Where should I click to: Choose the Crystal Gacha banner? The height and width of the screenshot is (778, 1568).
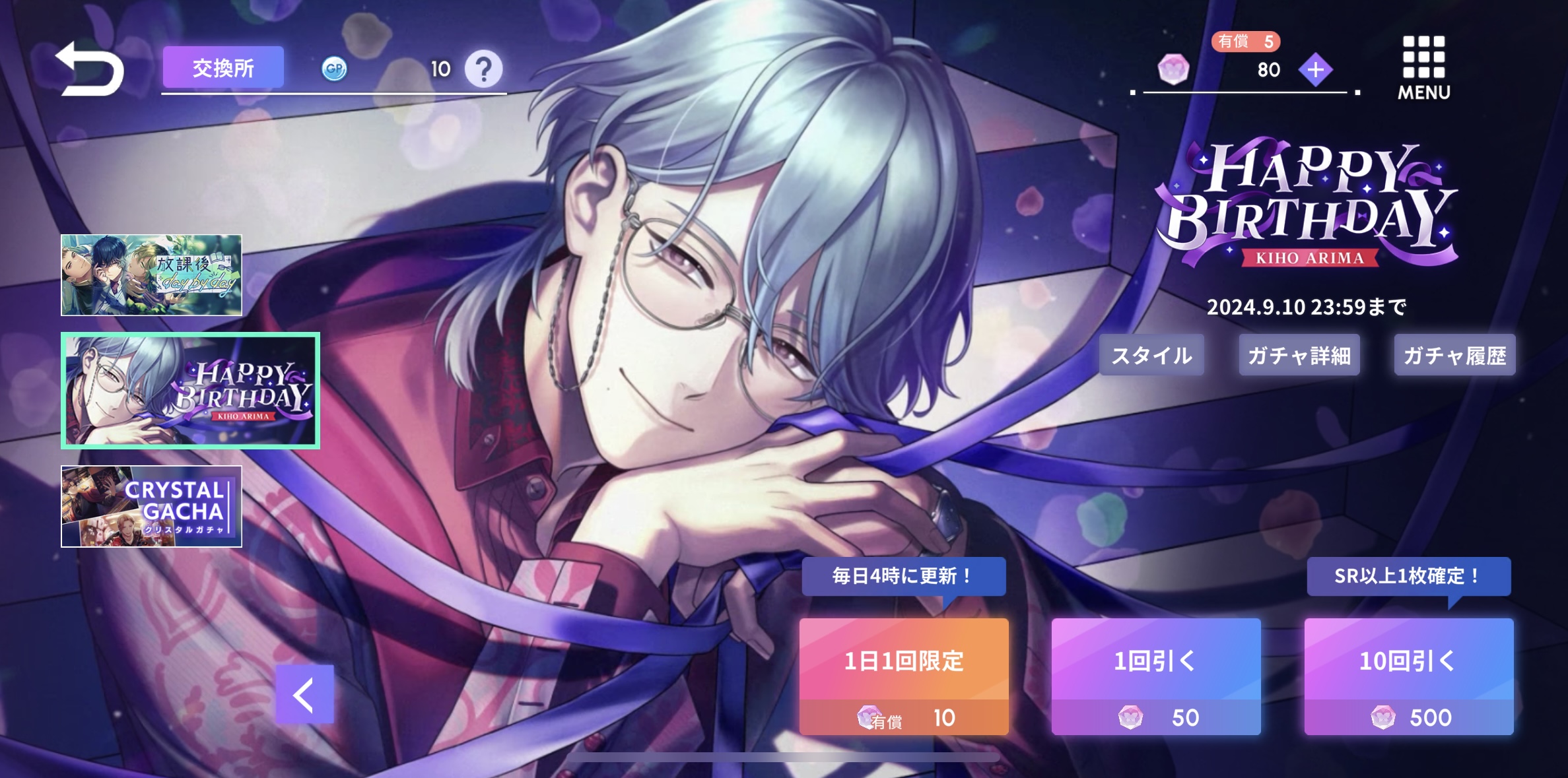pos(151,506)
